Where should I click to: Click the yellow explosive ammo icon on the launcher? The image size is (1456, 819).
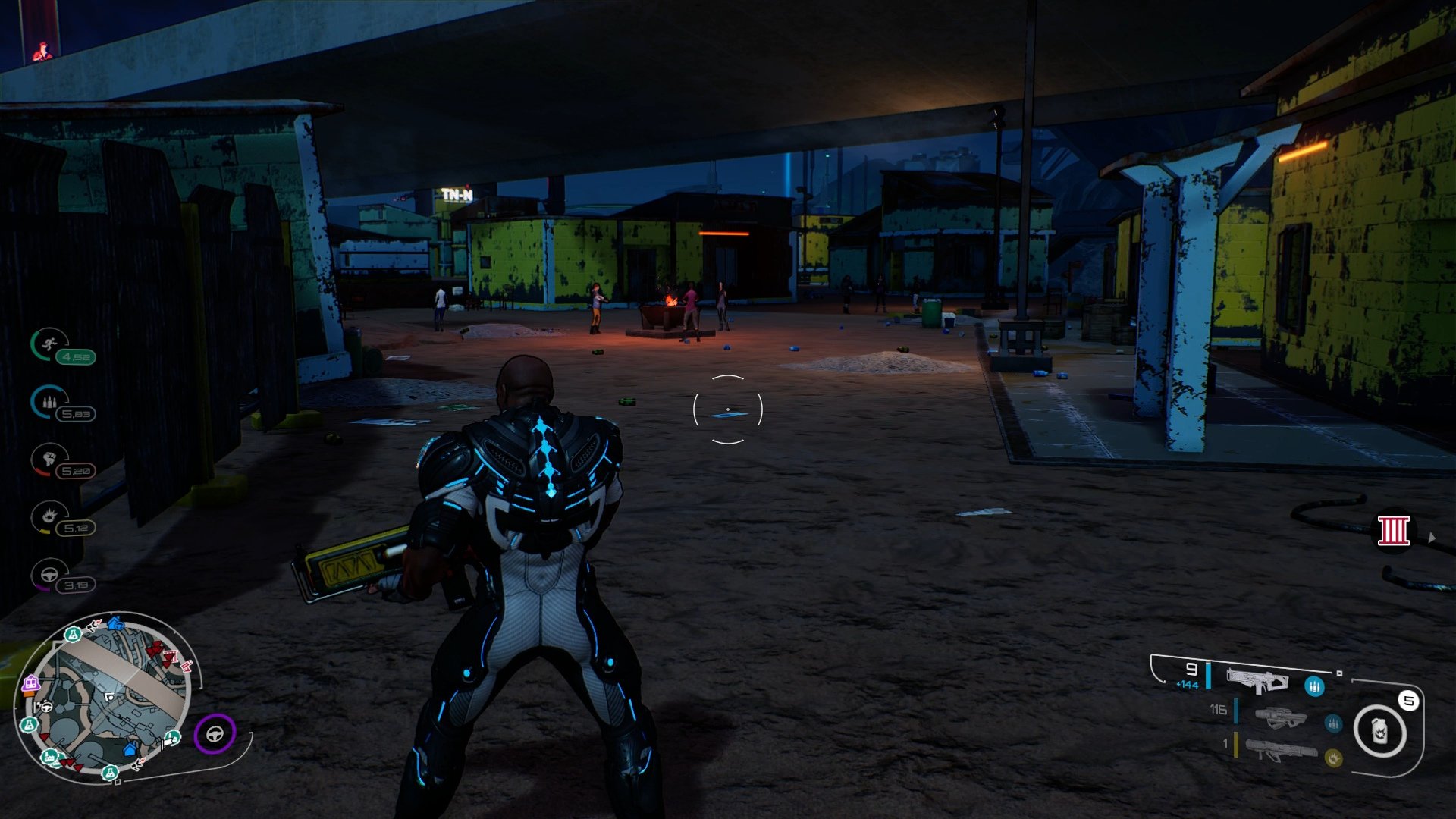[x=1334, y=758]
